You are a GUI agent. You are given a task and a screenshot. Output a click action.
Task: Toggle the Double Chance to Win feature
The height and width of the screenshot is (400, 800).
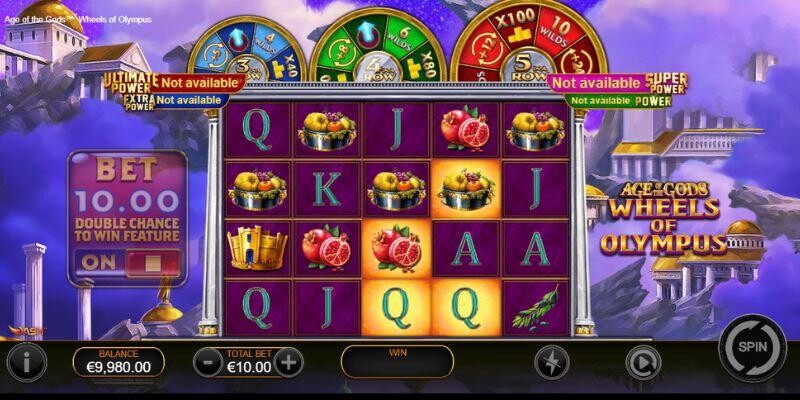126,264
